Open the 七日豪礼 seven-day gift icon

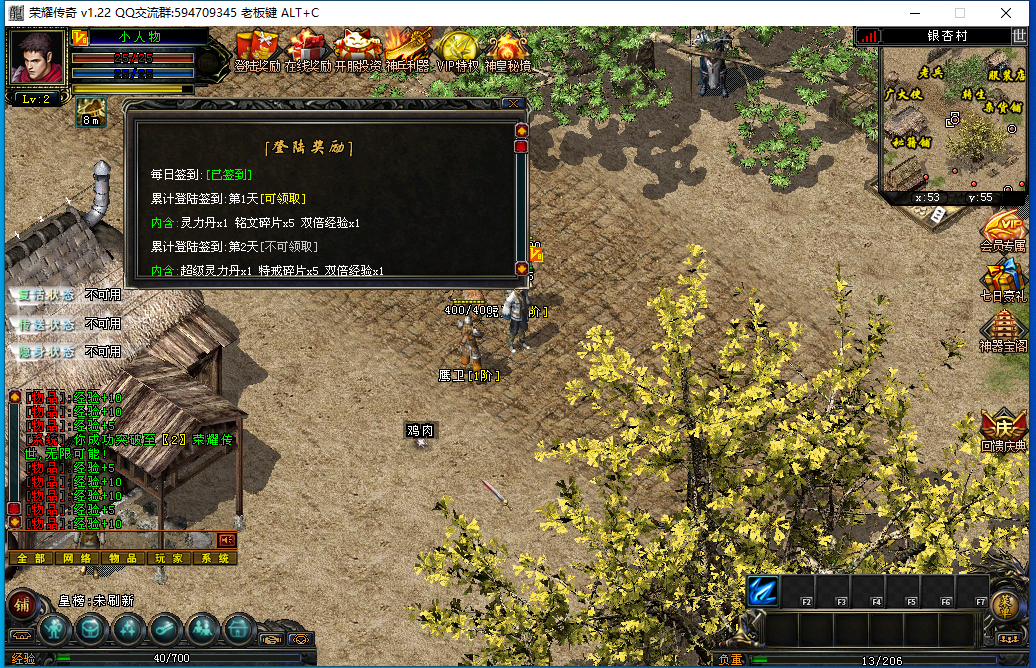1003,280
